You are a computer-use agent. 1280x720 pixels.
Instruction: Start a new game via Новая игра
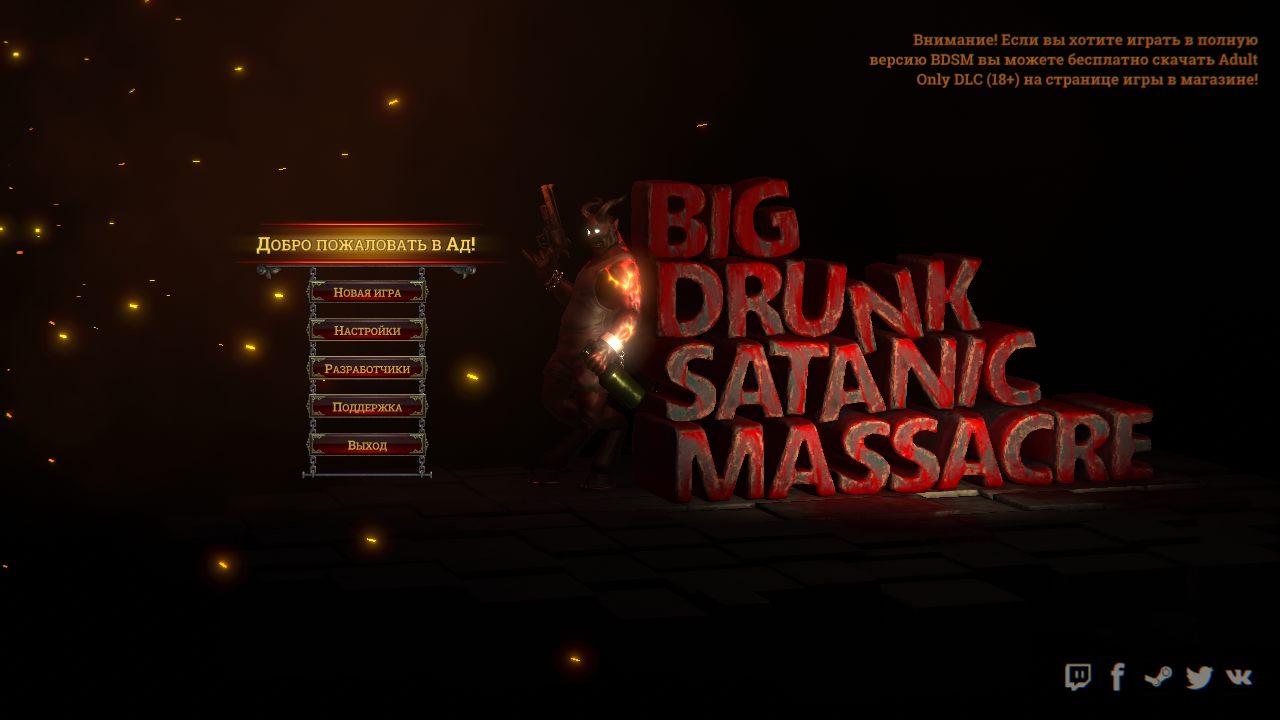point(366,292)
